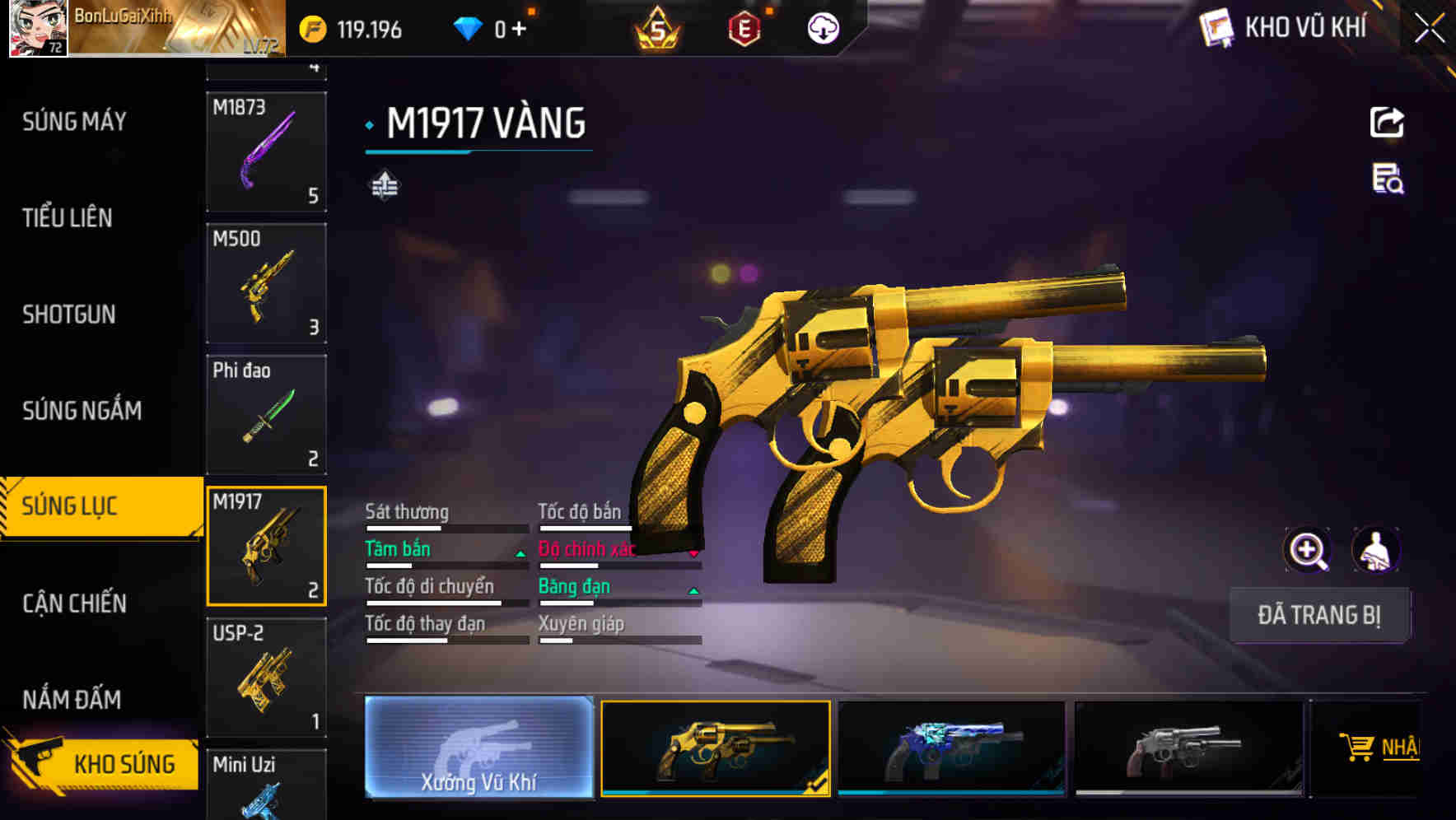The height and width of the screenshot is (820, 1456).
Task: Choose the CẬN CHIẾN category
Action: 74,603
